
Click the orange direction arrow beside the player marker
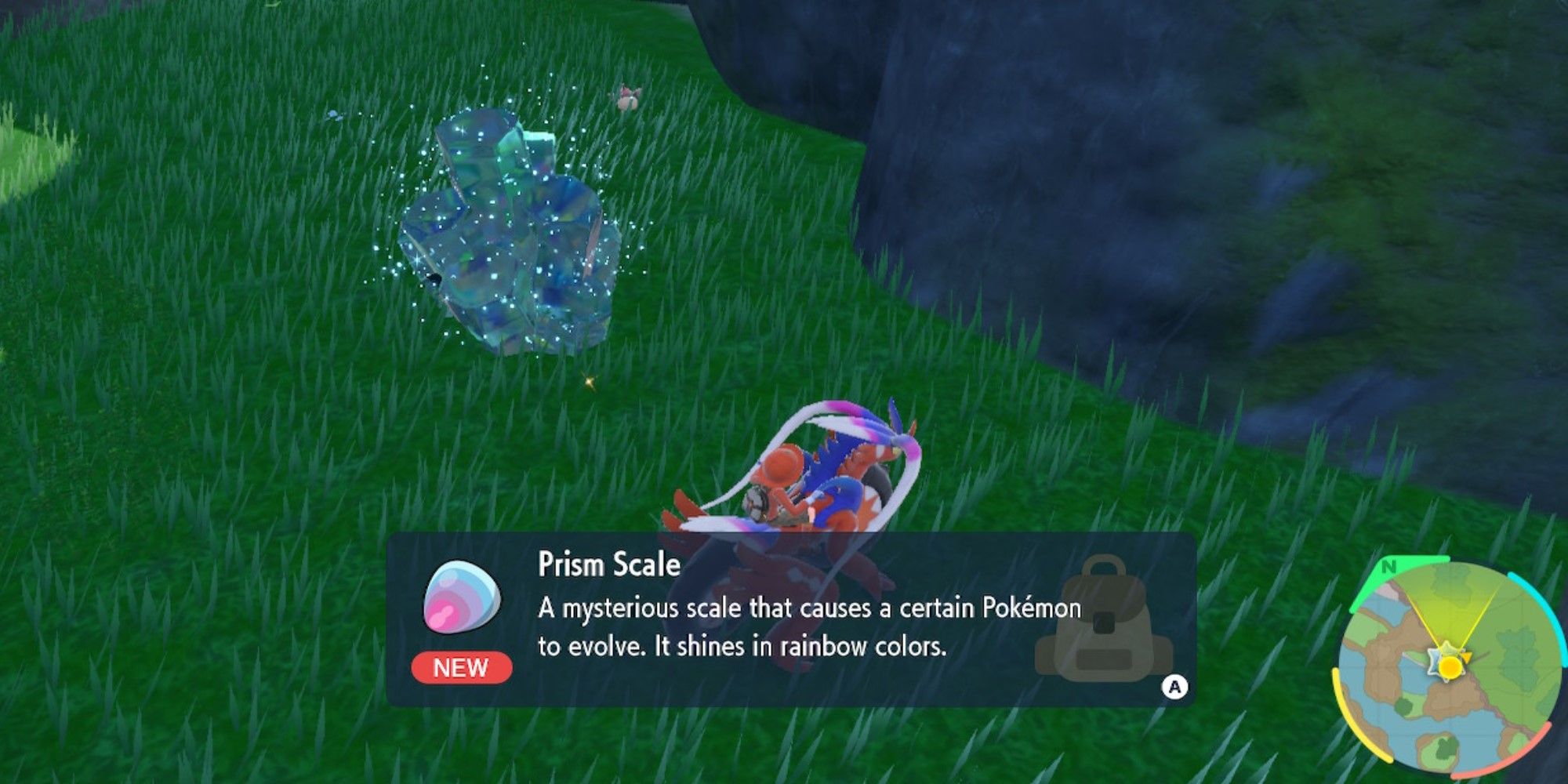tap(1468, 658)
